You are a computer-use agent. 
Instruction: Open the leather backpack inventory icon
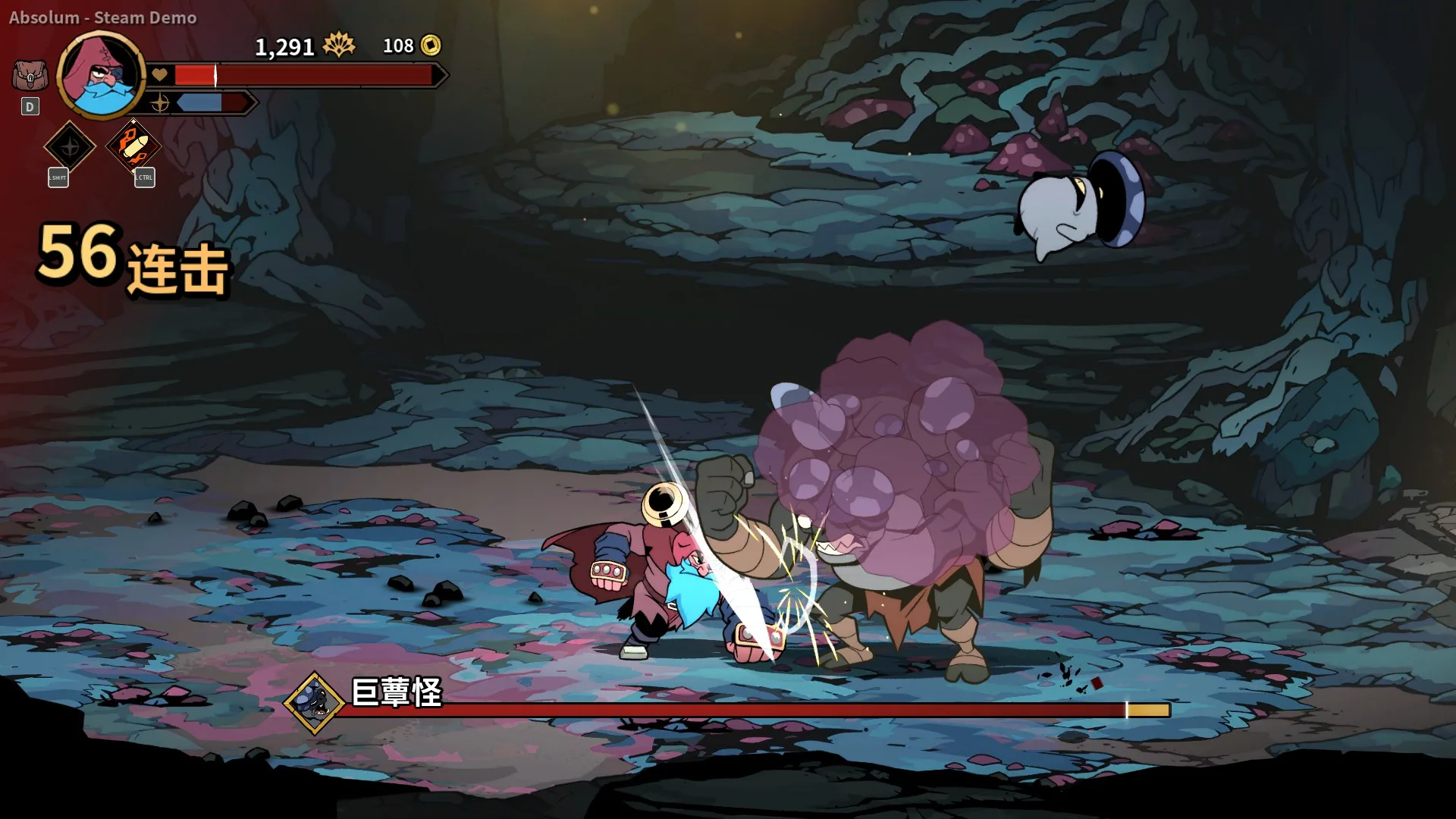point(30,76)
